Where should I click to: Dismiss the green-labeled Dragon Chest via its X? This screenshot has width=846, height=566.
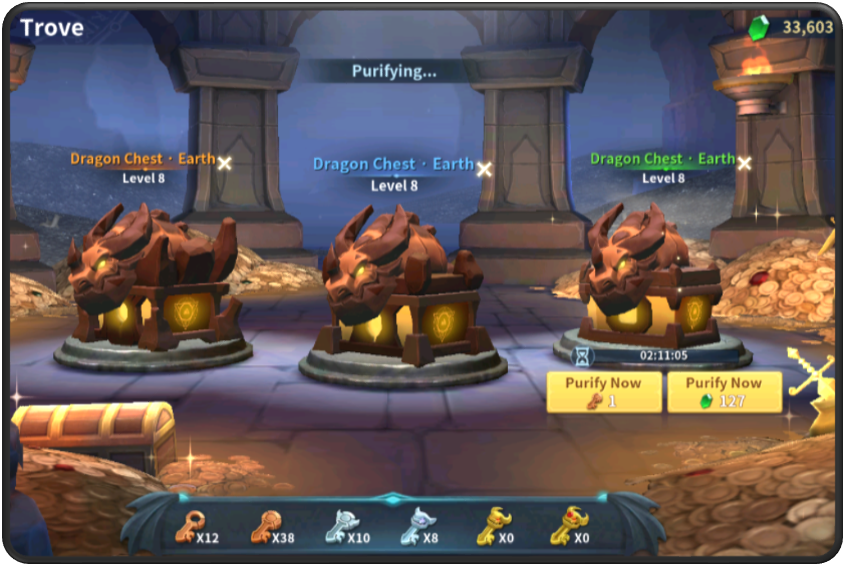tap(744, 163)
